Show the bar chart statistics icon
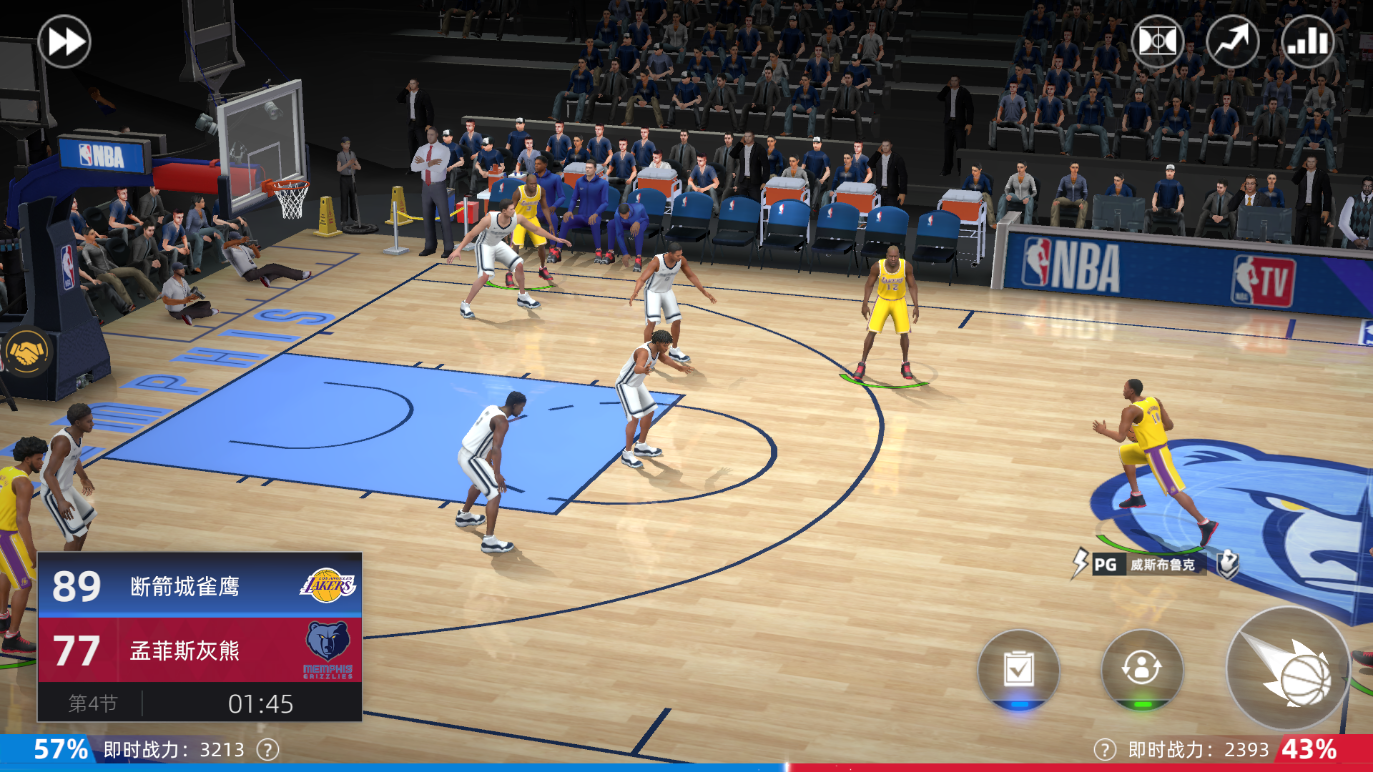 coord(1307,42)
